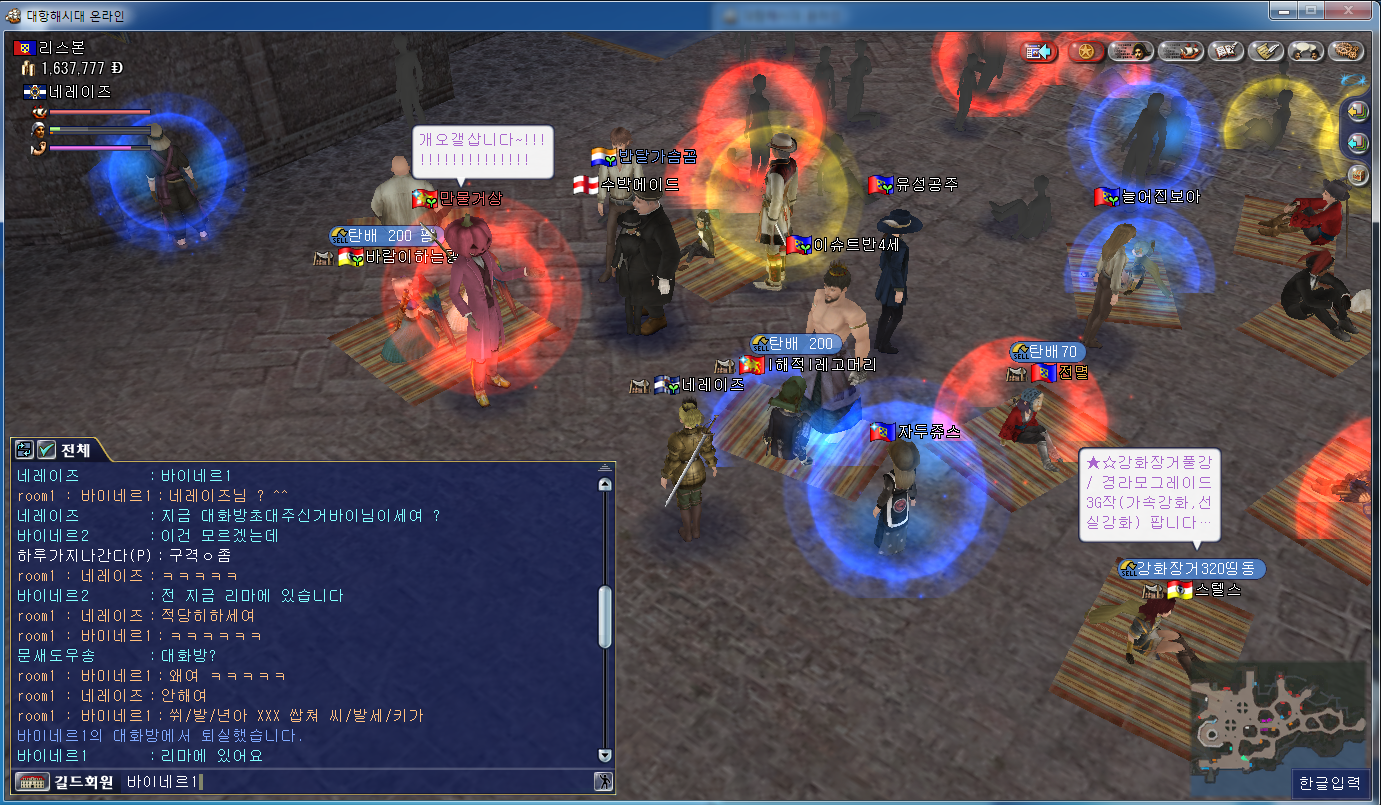Viewport: 1381px width, 805px height.
Task: Click the swap arrows icon beside 전체 tab
Action: pos(25,450)
